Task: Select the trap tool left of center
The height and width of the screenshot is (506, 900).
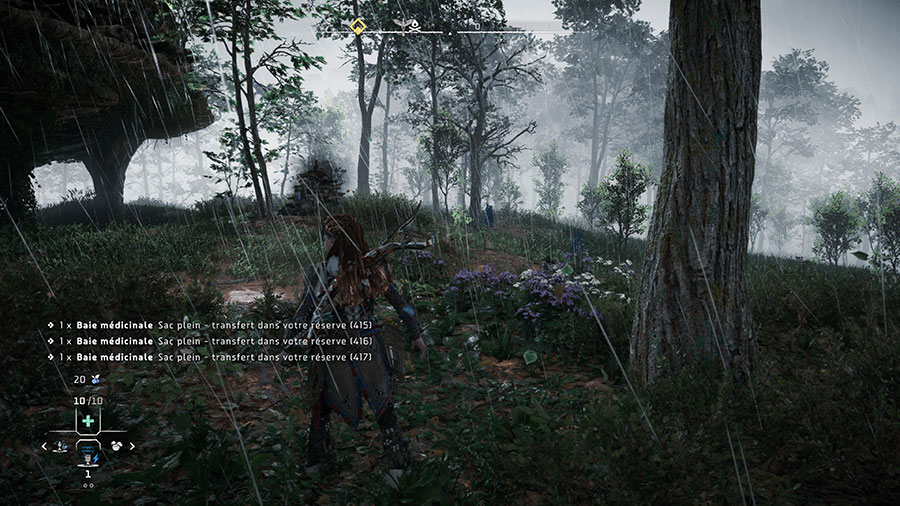Action: [x=62, y=446]
